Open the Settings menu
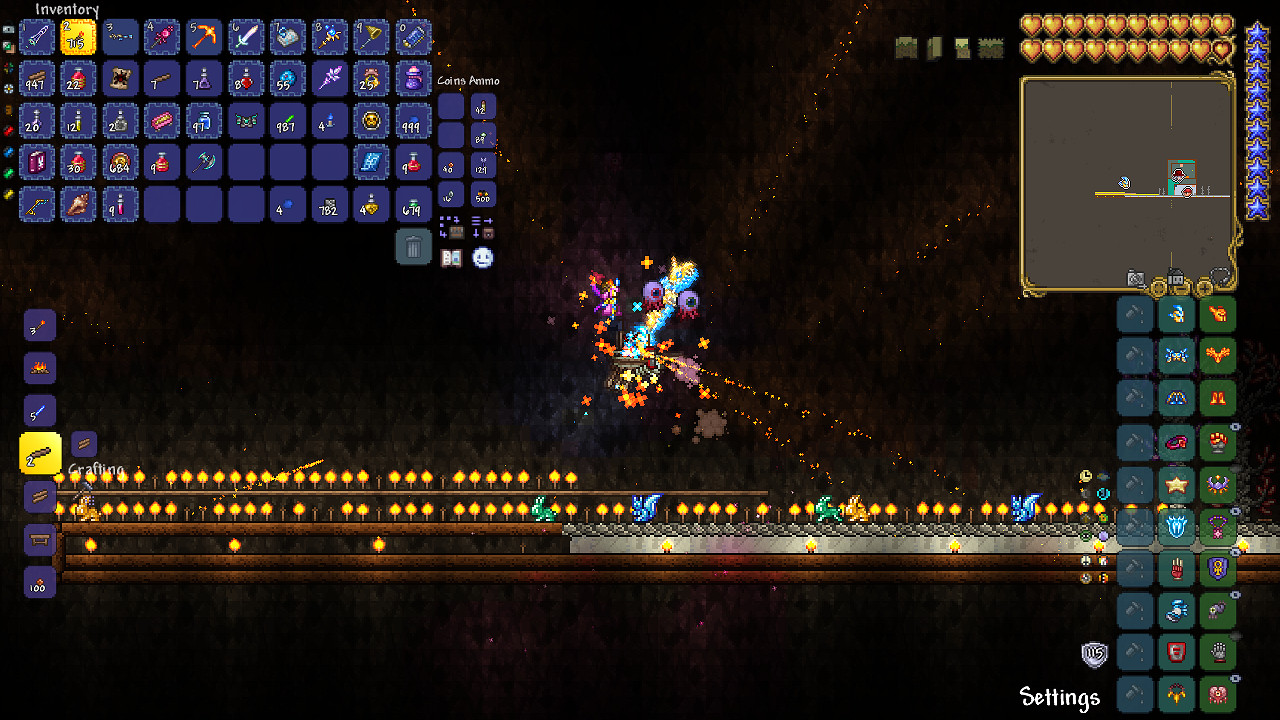The width and height of the screenshot is (1280, 720). point(1059,696)
